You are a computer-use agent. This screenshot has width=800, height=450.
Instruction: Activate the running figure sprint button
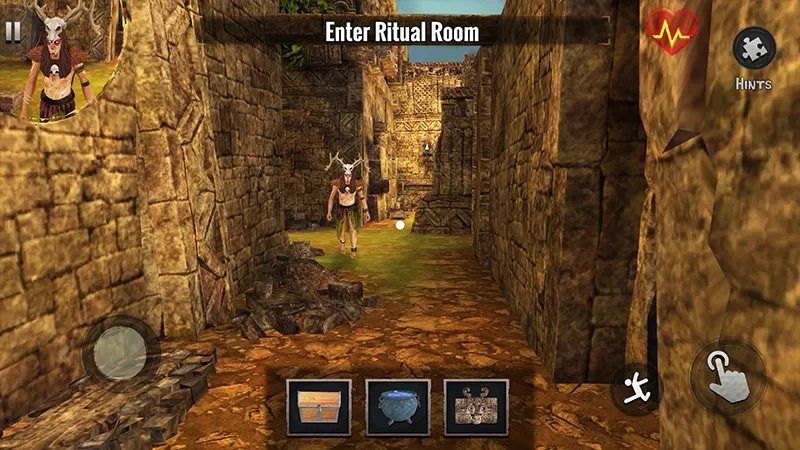[635, 388]
